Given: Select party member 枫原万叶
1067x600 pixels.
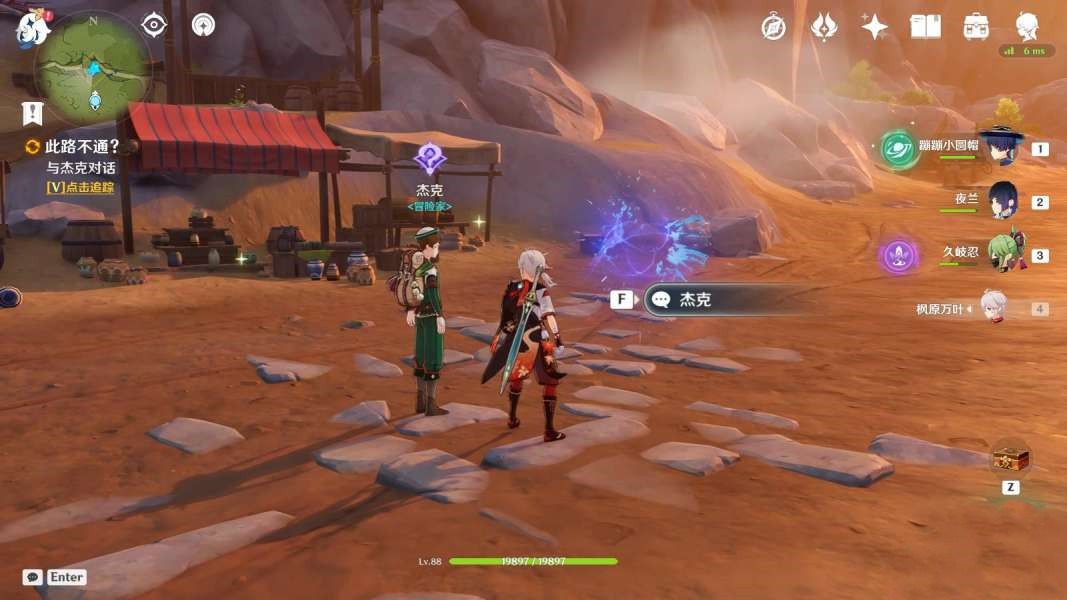Looking at the screenshot, I should tap(992, 308).
